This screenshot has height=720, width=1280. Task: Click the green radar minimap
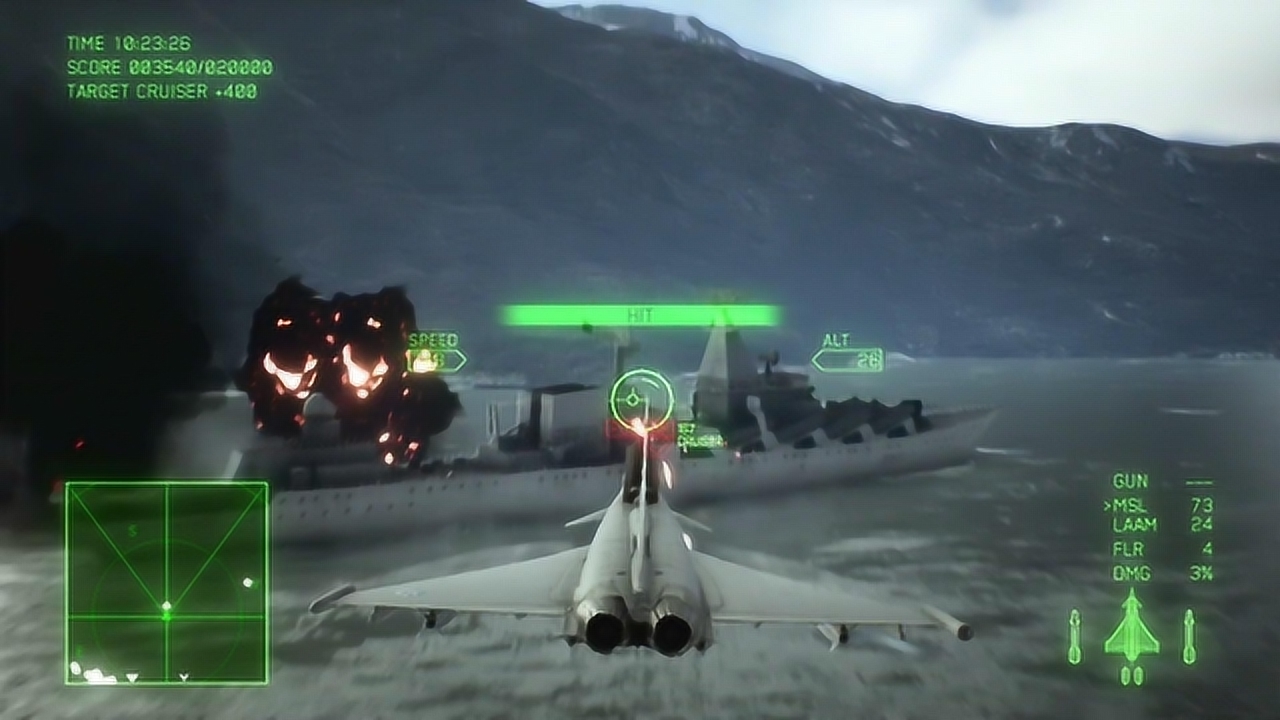[x=167, y=583]
